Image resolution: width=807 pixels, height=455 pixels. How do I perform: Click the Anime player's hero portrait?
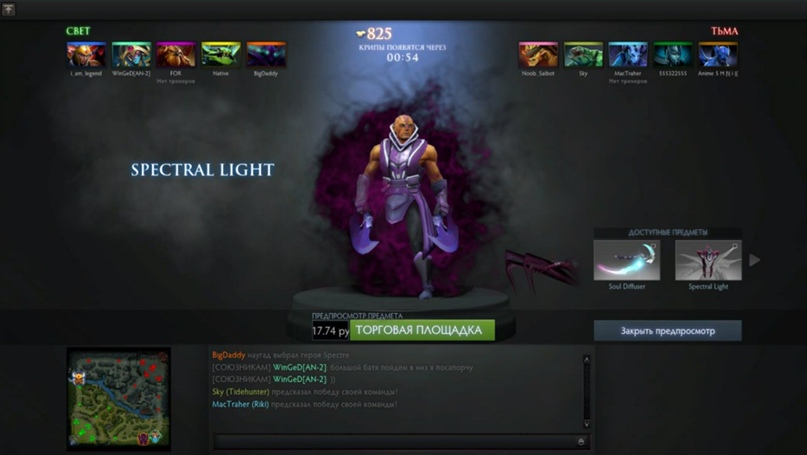(x=718, y=54)
